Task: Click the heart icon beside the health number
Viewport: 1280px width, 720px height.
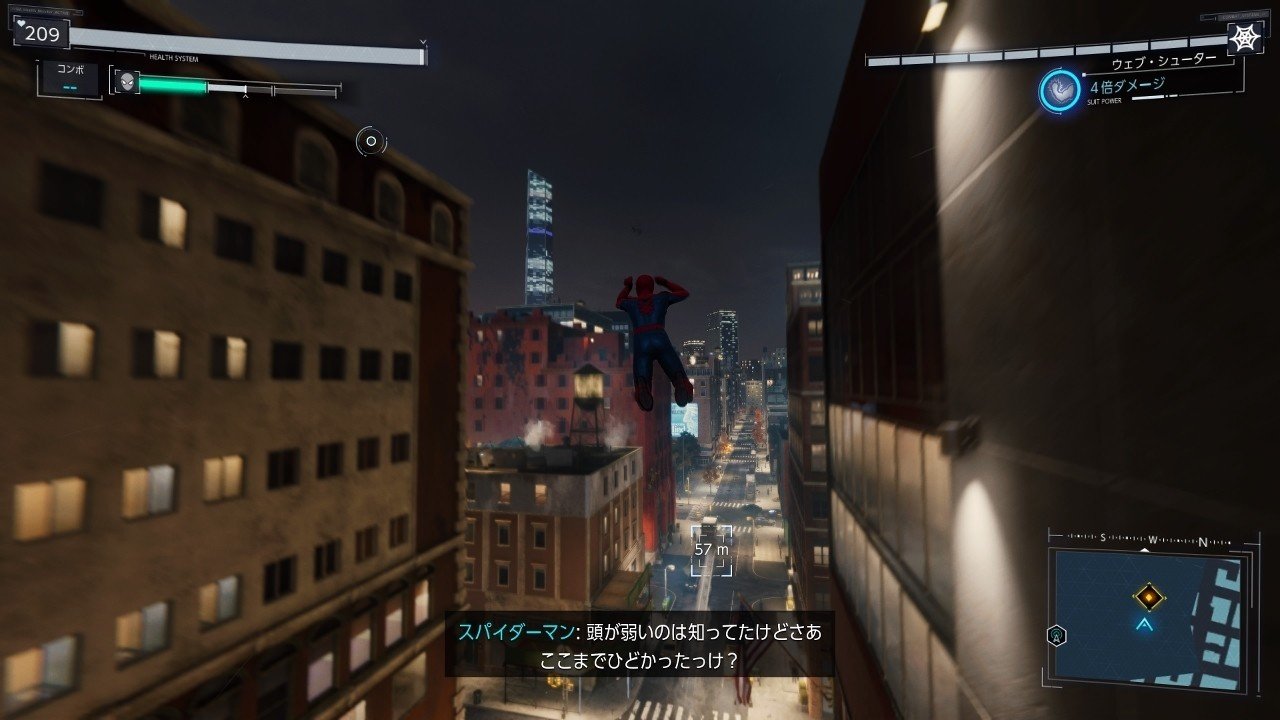Action: pyautogui.click(x=20, y=24)
